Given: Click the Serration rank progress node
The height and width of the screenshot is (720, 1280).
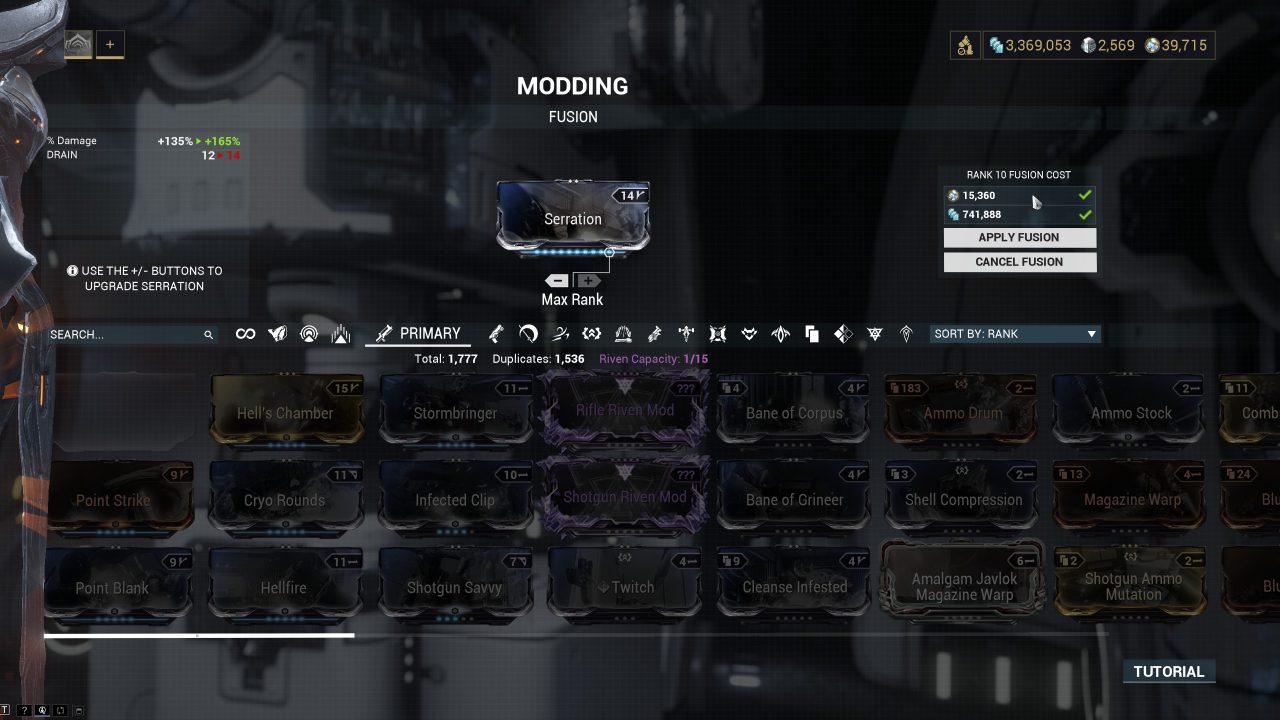Looking at the screenshot, I should (609, 252).
